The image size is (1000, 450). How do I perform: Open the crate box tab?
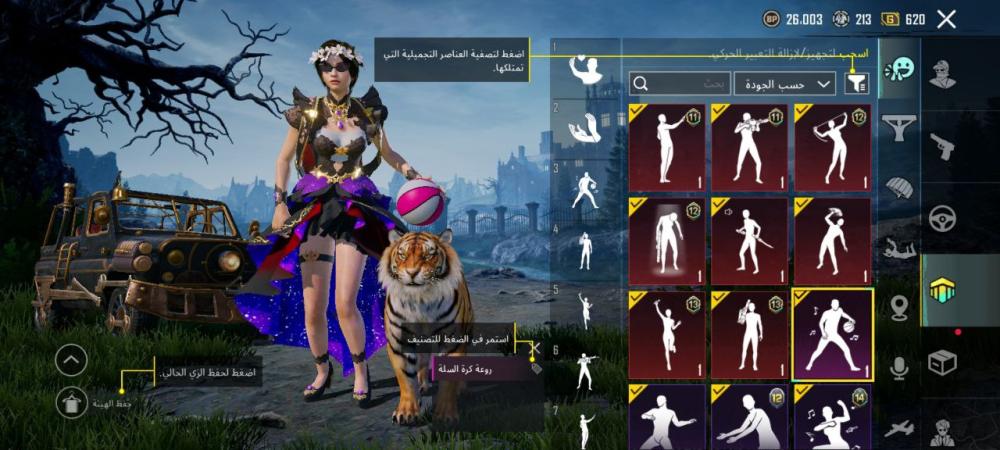pos(942,362)
